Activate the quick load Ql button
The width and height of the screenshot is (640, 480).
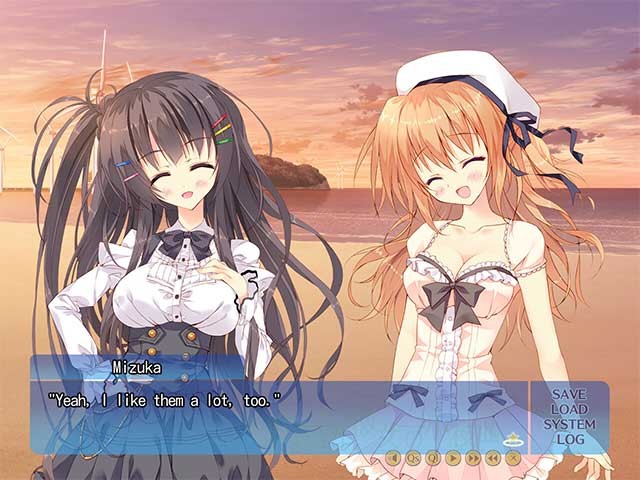433,458
